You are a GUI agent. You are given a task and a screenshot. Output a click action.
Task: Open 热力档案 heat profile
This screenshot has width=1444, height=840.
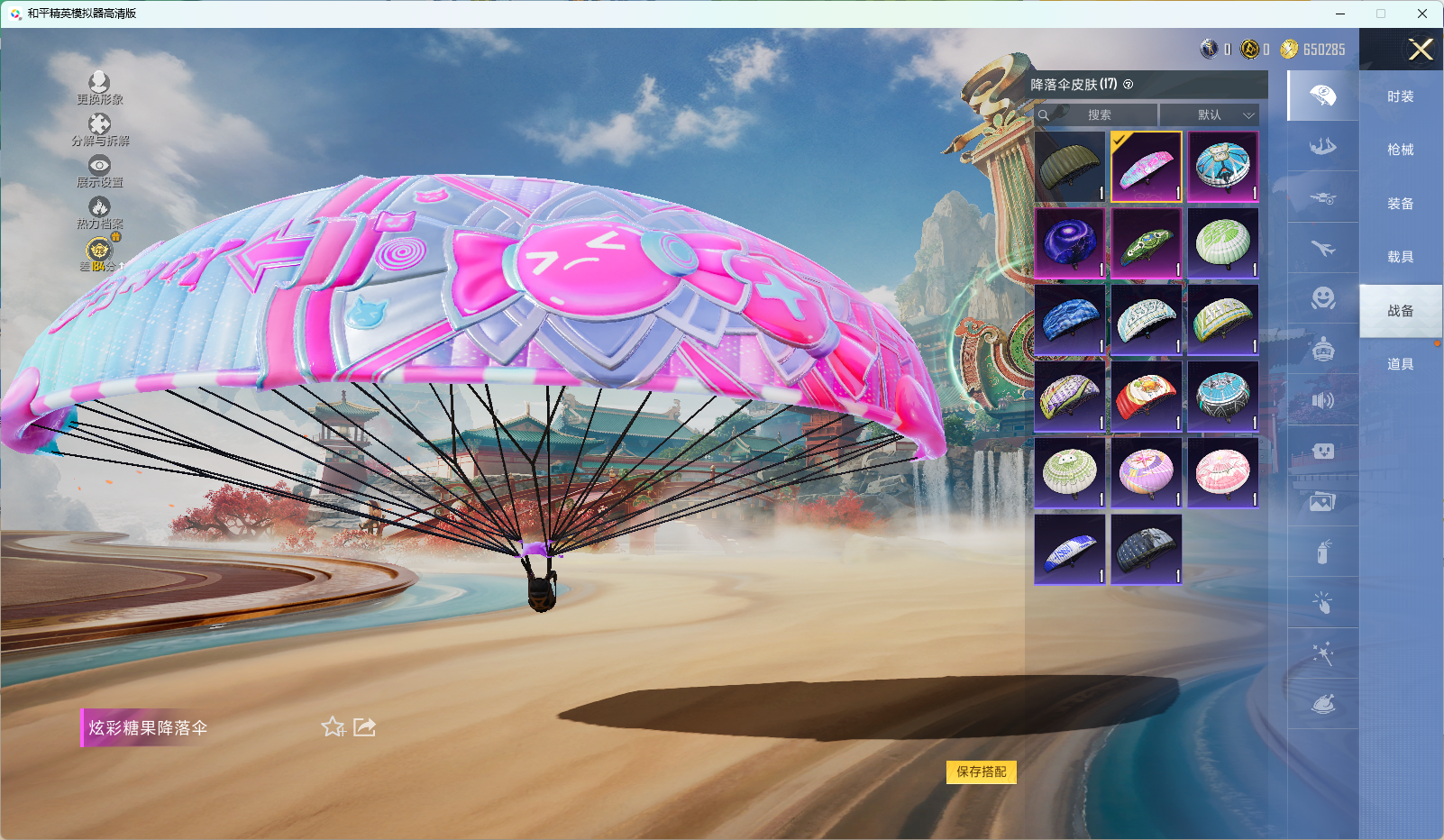(99, 213)
